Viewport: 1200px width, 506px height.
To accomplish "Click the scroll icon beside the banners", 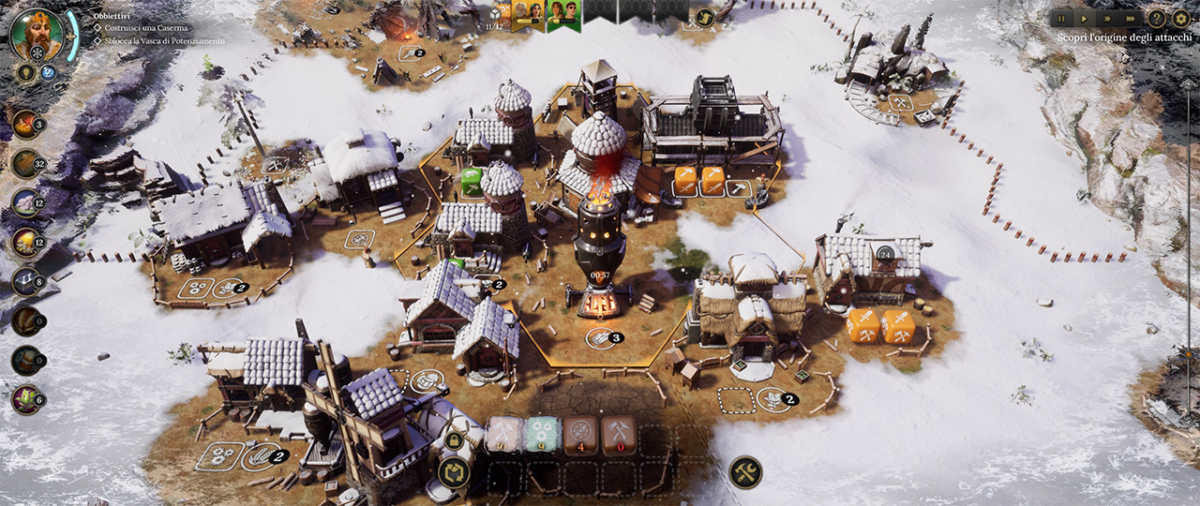I will click(x=704, y=17).
